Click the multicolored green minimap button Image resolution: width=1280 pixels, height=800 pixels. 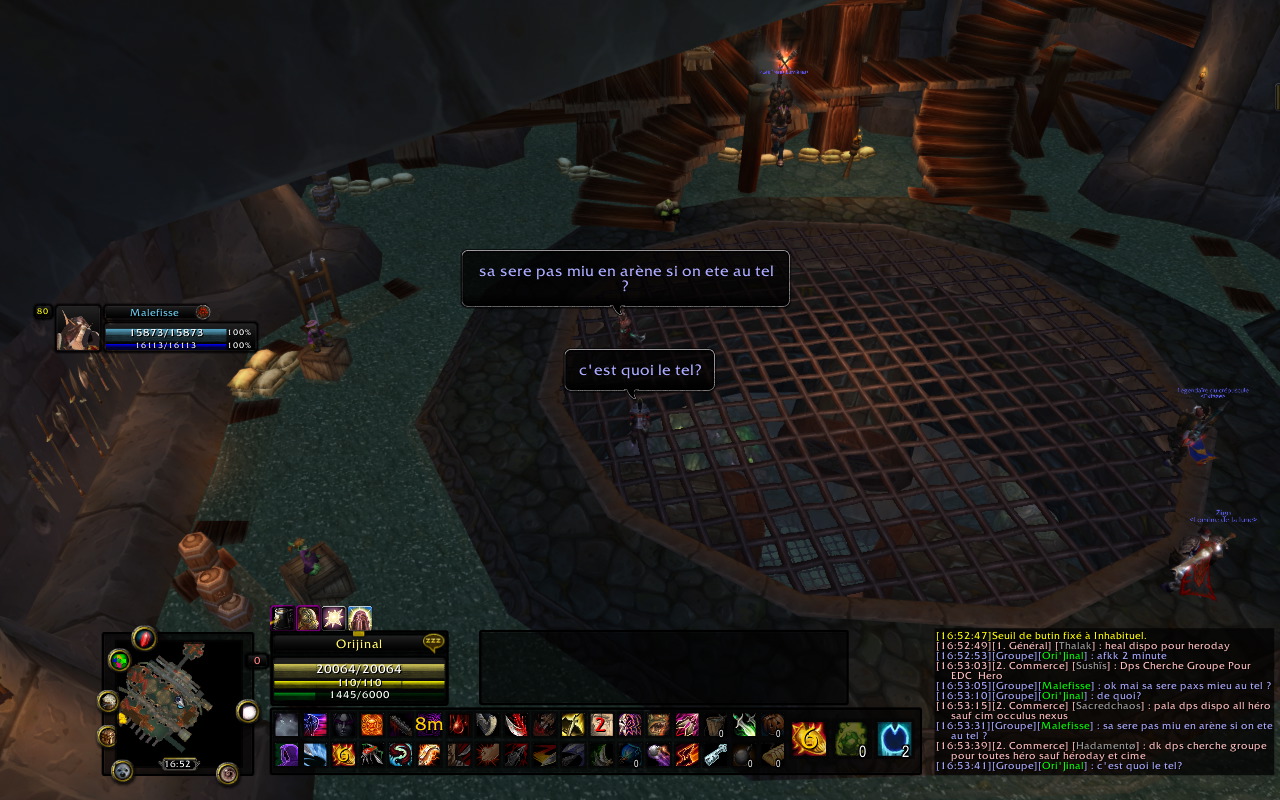point(120,660)
